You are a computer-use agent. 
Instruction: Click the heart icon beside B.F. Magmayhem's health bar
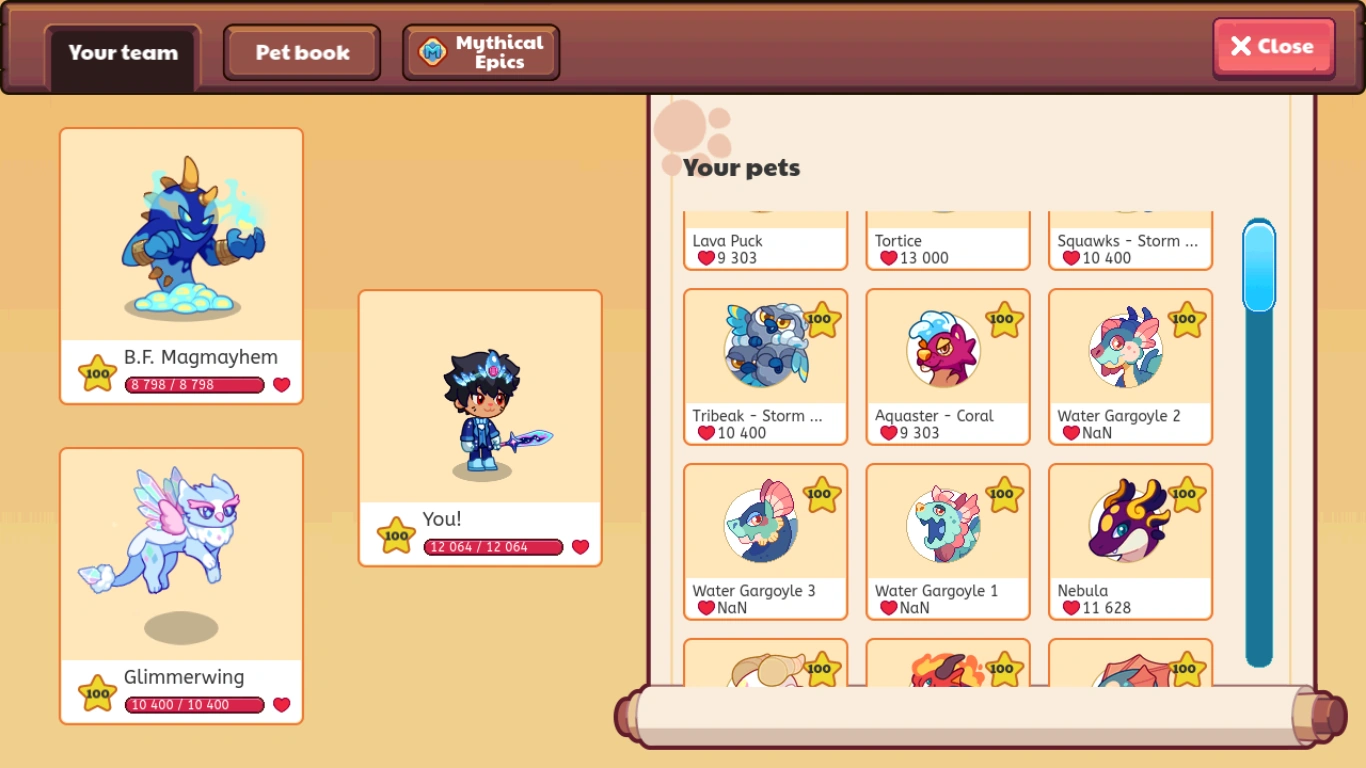[281, 385]
